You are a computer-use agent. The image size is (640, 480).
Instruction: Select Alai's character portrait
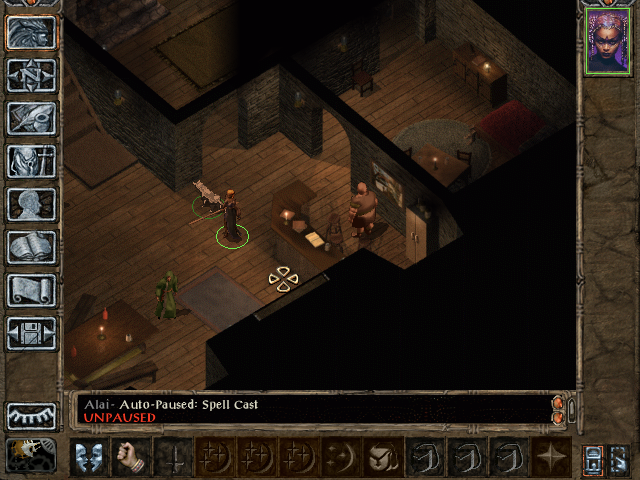[608, 43]
